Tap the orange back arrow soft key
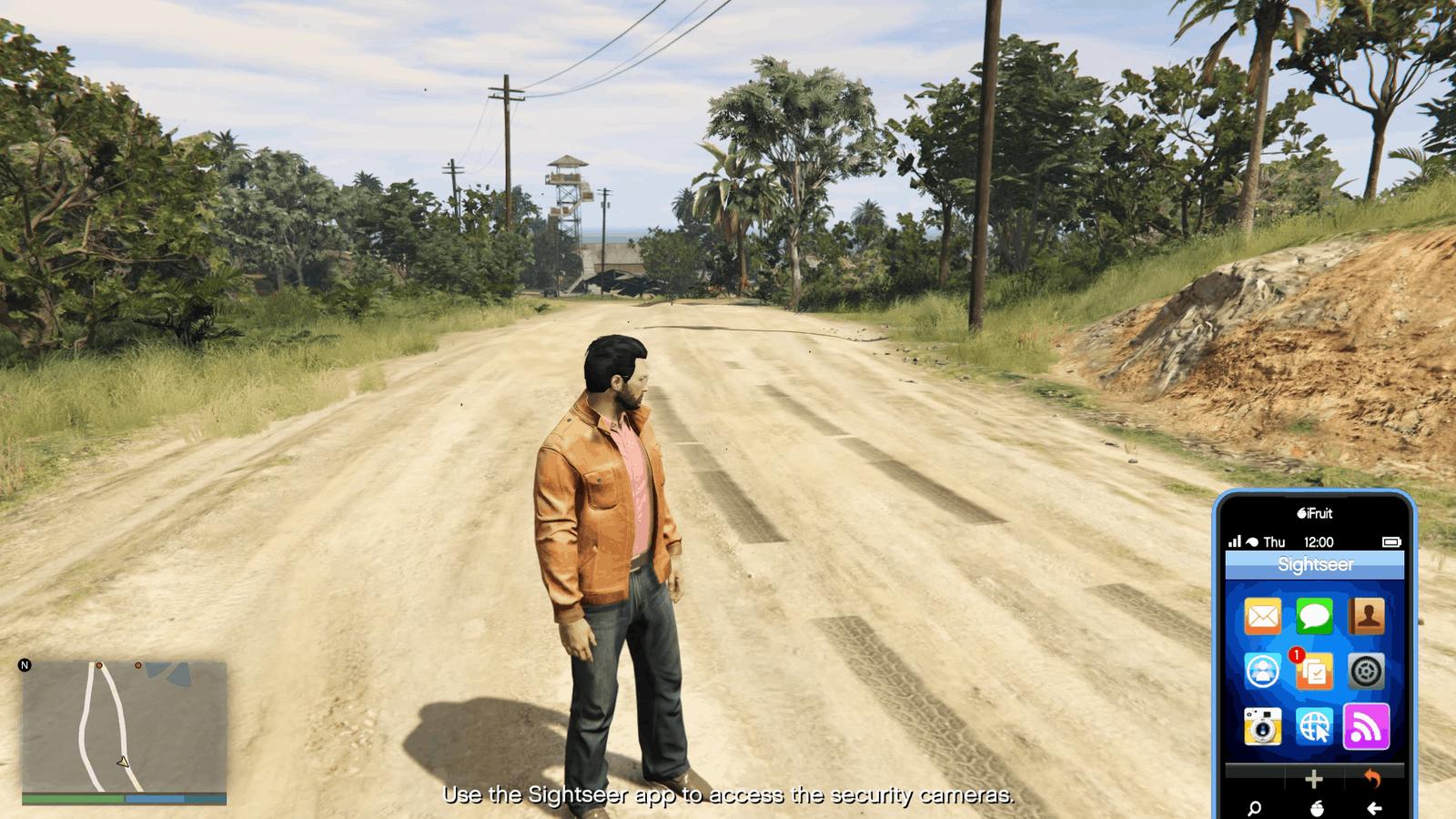Image resolution: width=1456 pixels, height=819 pixels. pyautogui.click(x=1372, y=779)
